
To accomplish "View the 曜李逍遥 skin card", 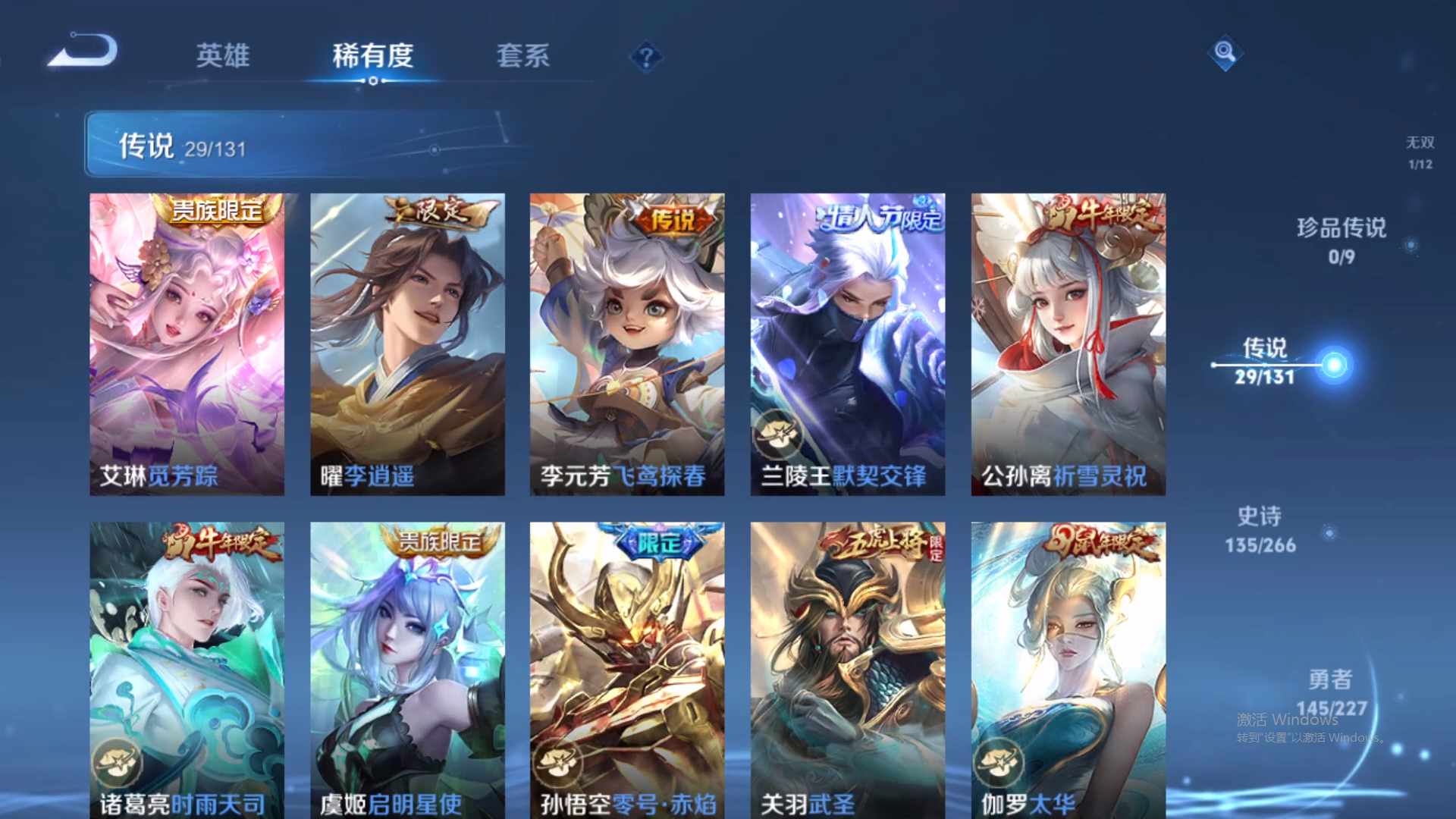I will tap(407, 341).
